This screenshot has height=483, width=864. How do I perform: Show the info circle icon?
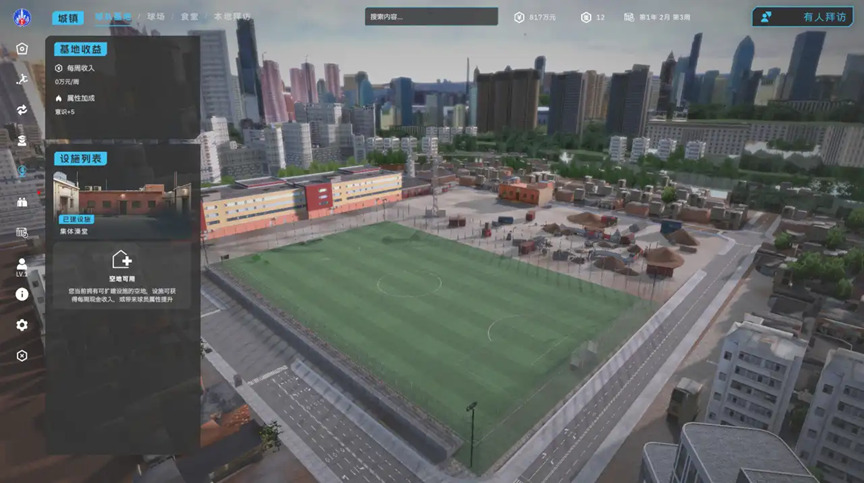coord(22,294)
